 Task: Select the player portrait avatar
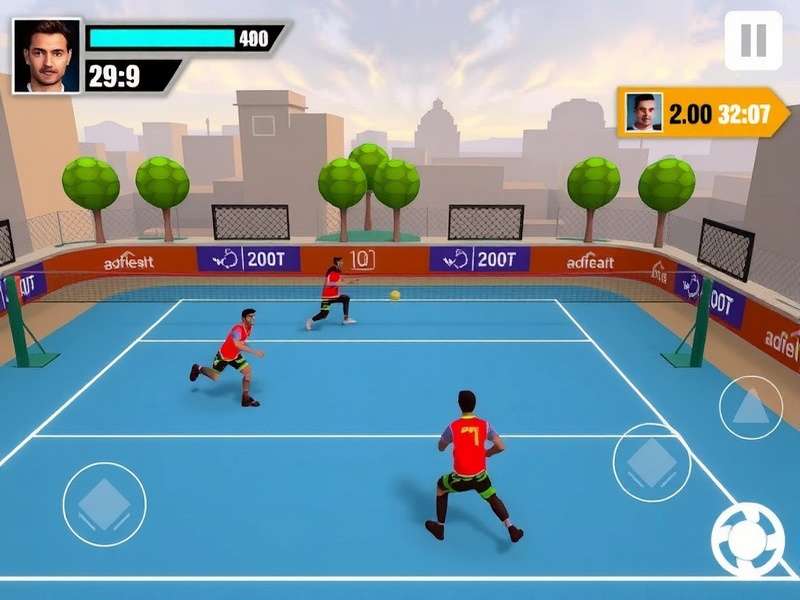coord(47,56)
